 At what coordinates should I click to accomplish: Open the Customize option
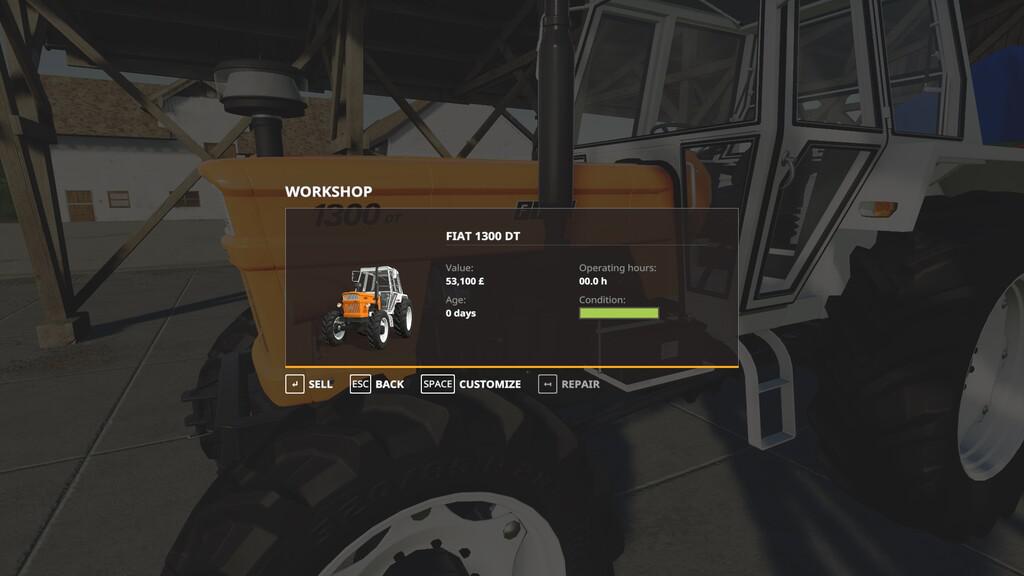[471, 384]
